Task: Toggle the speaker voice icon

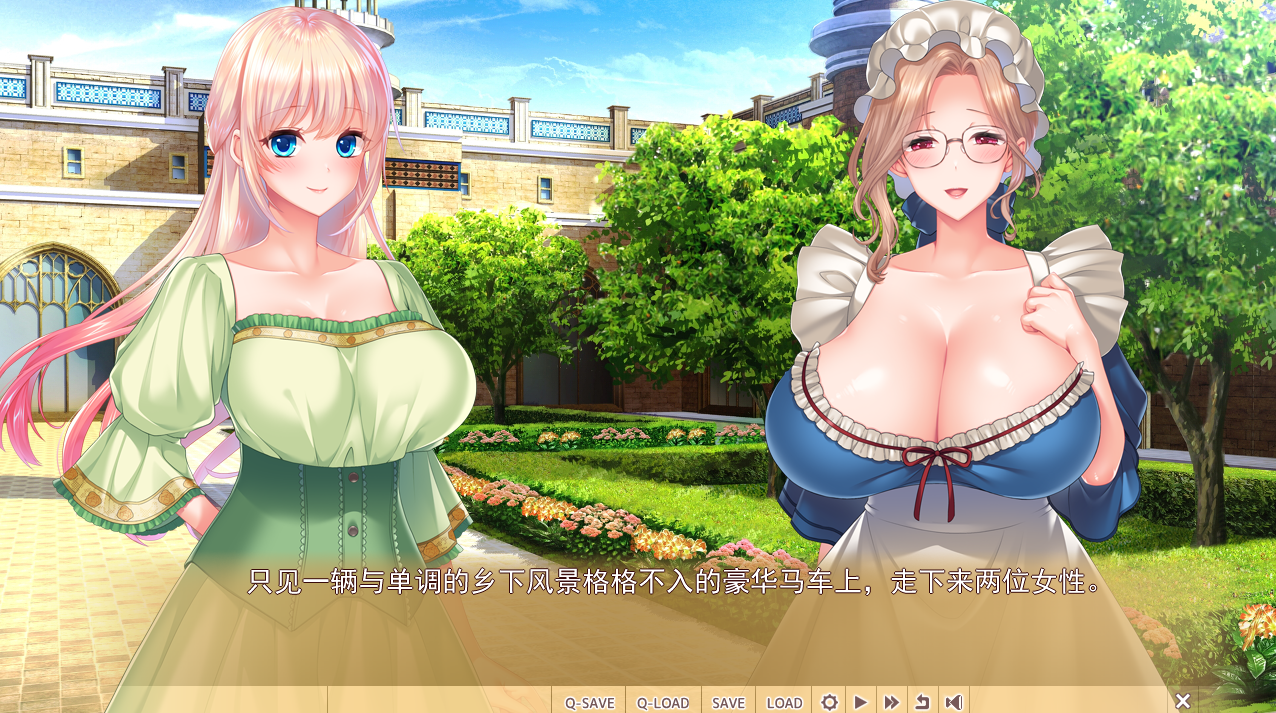Action: coord(954,702)
